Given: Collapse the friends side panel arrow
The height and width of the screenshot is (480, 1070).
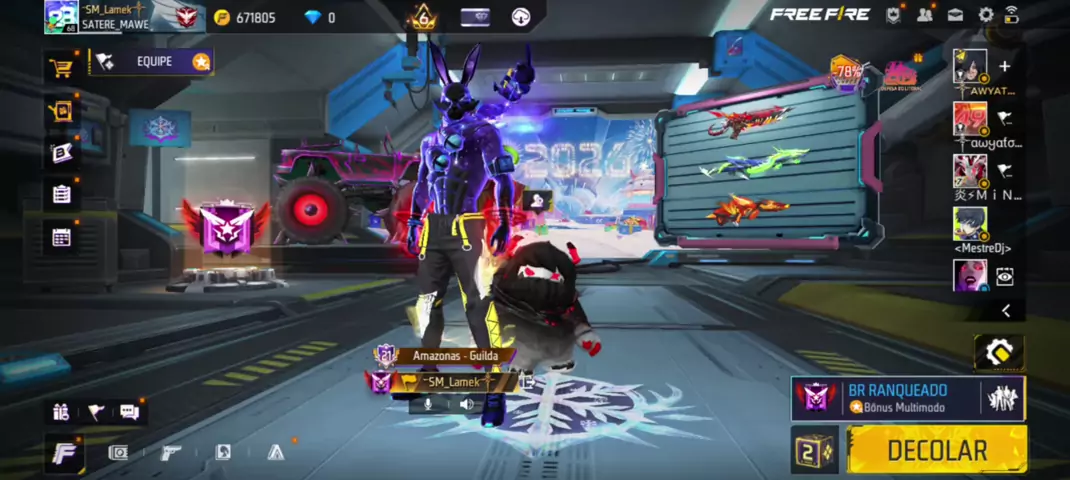Looking at the screenshot, I should (x=1006, y=311).
